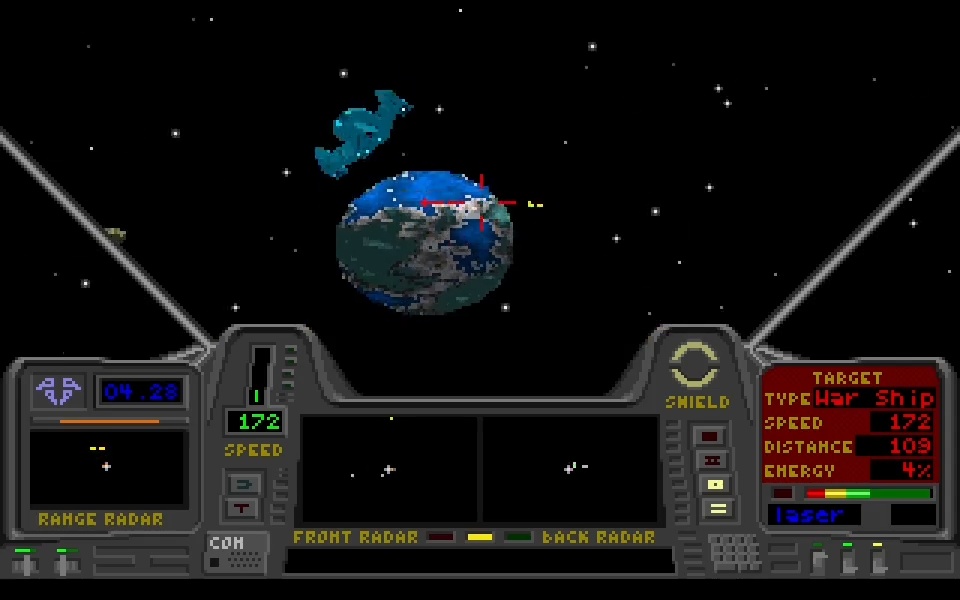Image resolution: width=960 pixels, height=600 pixels.
Task: Activate the green arrow button under Speed
Action: [244, 484]
